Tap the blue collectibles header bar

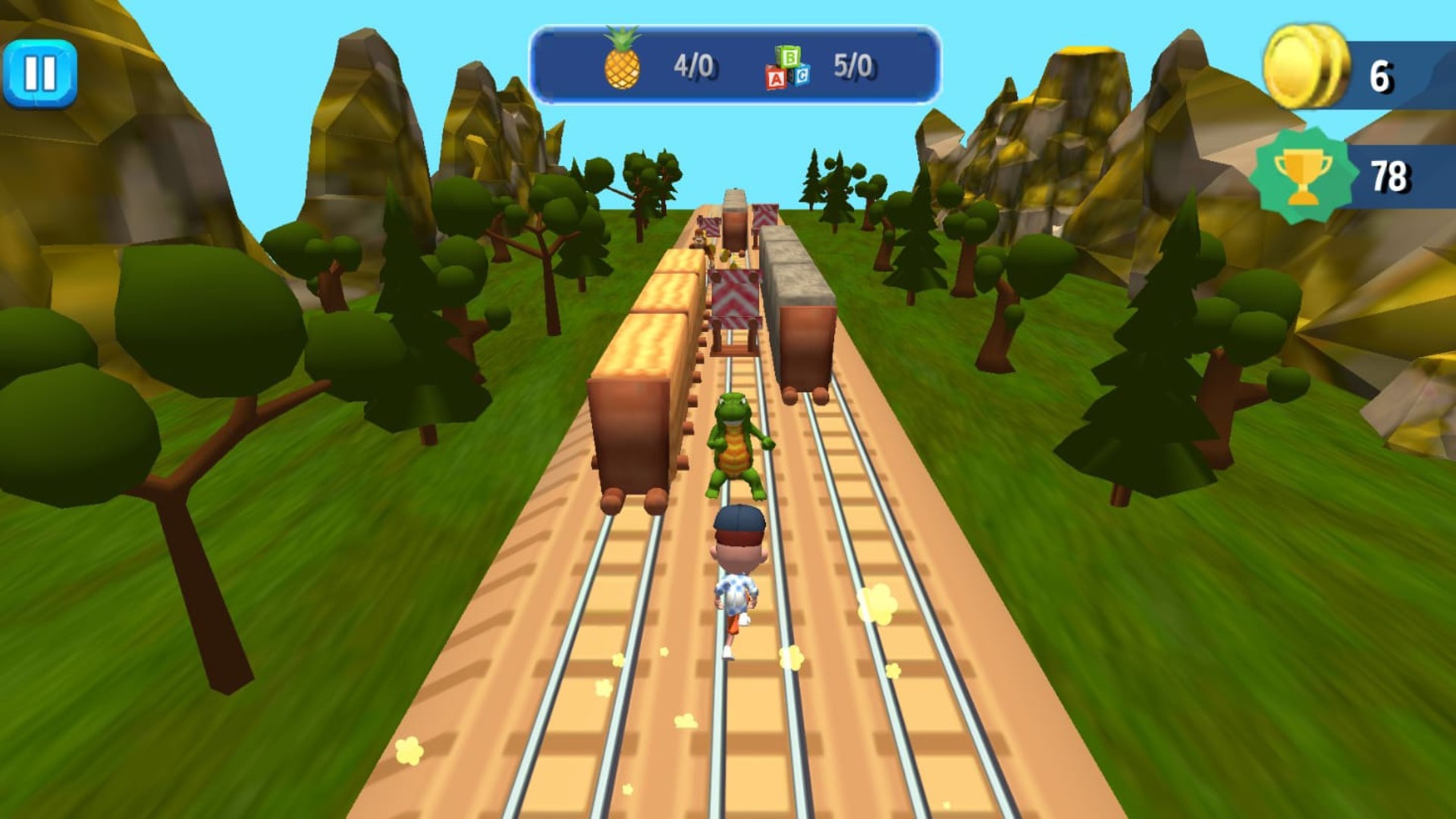[x=736, y=64]
